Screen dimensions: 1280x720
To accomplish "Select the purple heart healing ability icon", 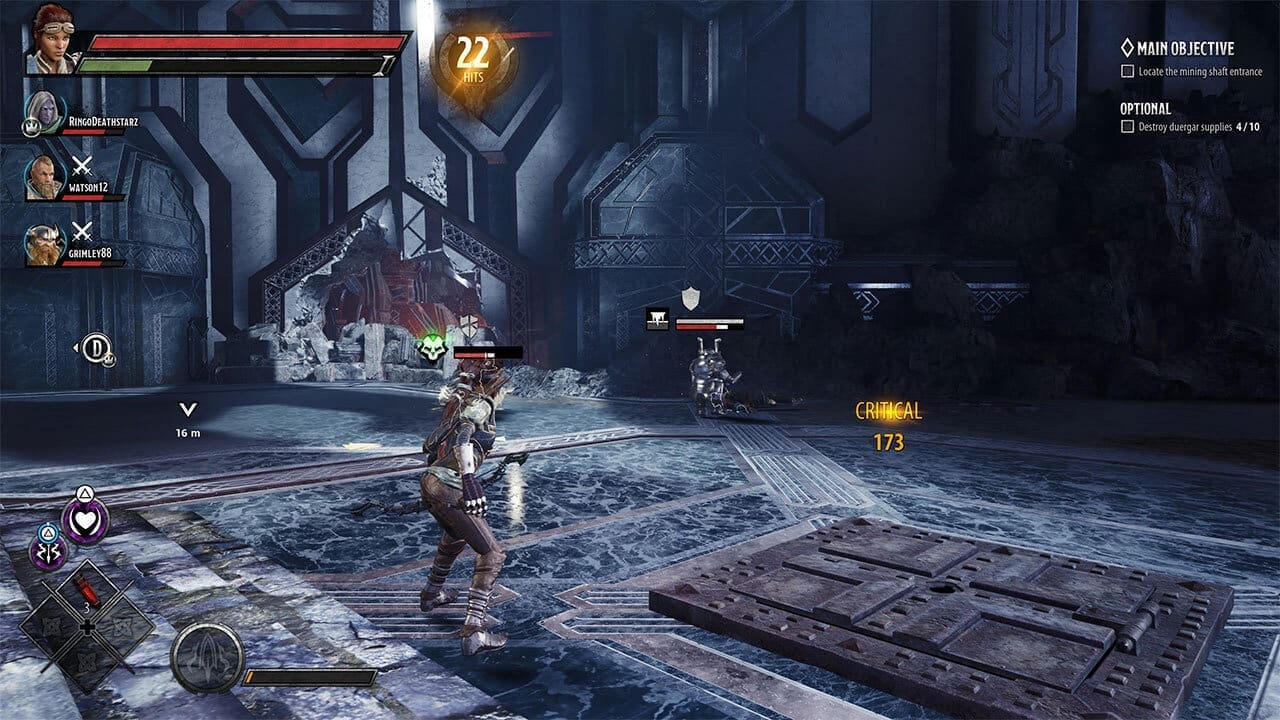I will [x=86, y=519].
